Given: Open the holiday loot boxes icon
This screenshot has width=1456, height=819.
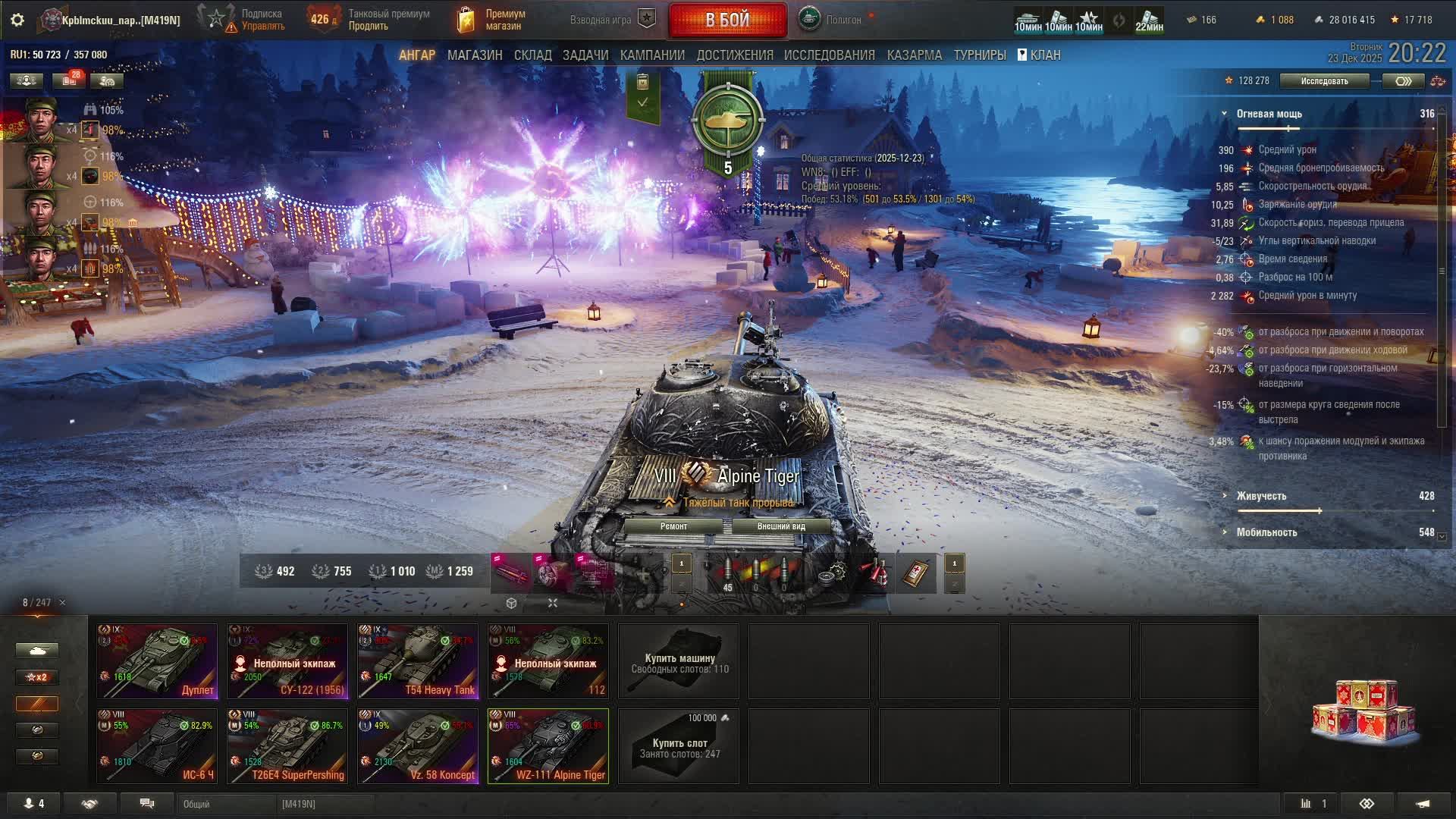Looking at the screenshot, I should [x=1365, y=713].
